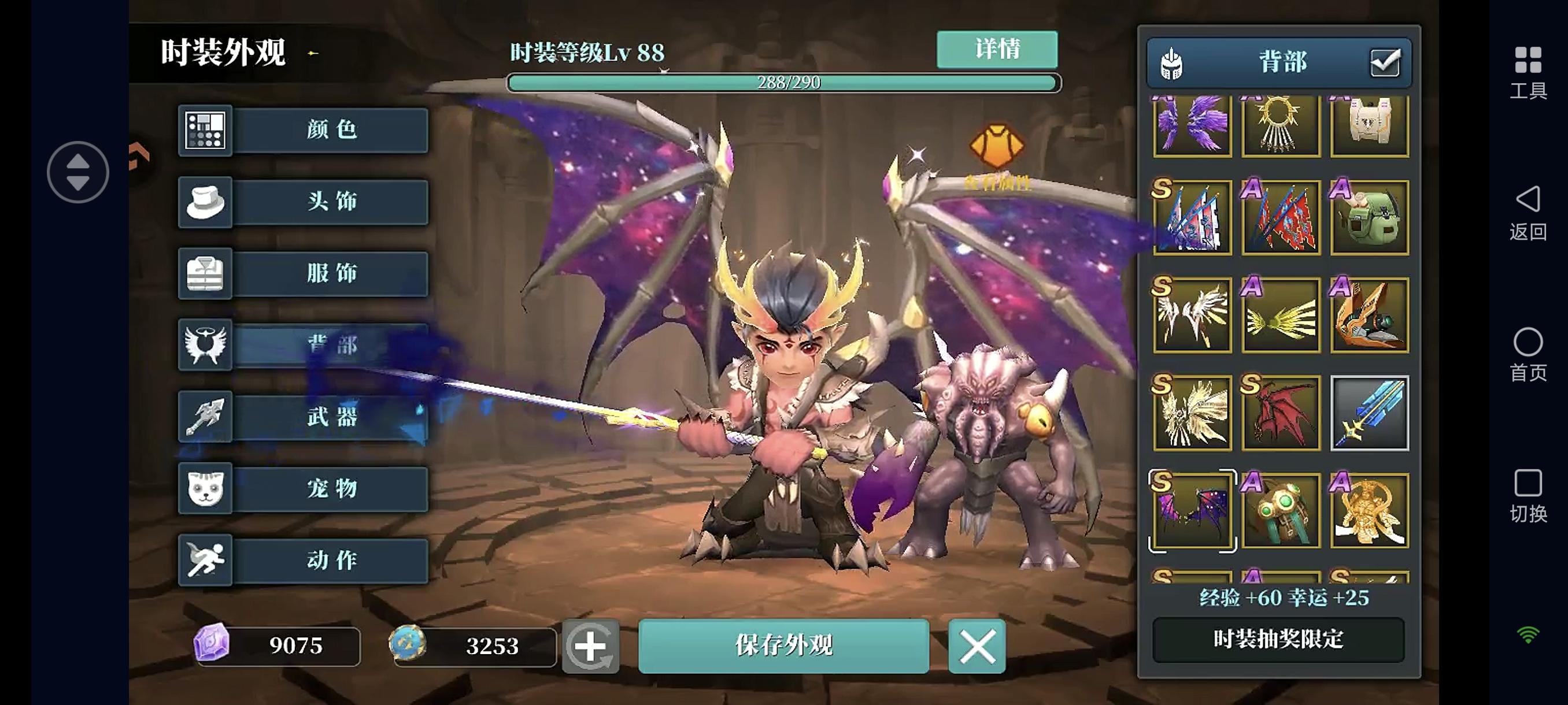Select the 颜色 color palette icon
1568x705 pixels.
click(205, 130)
